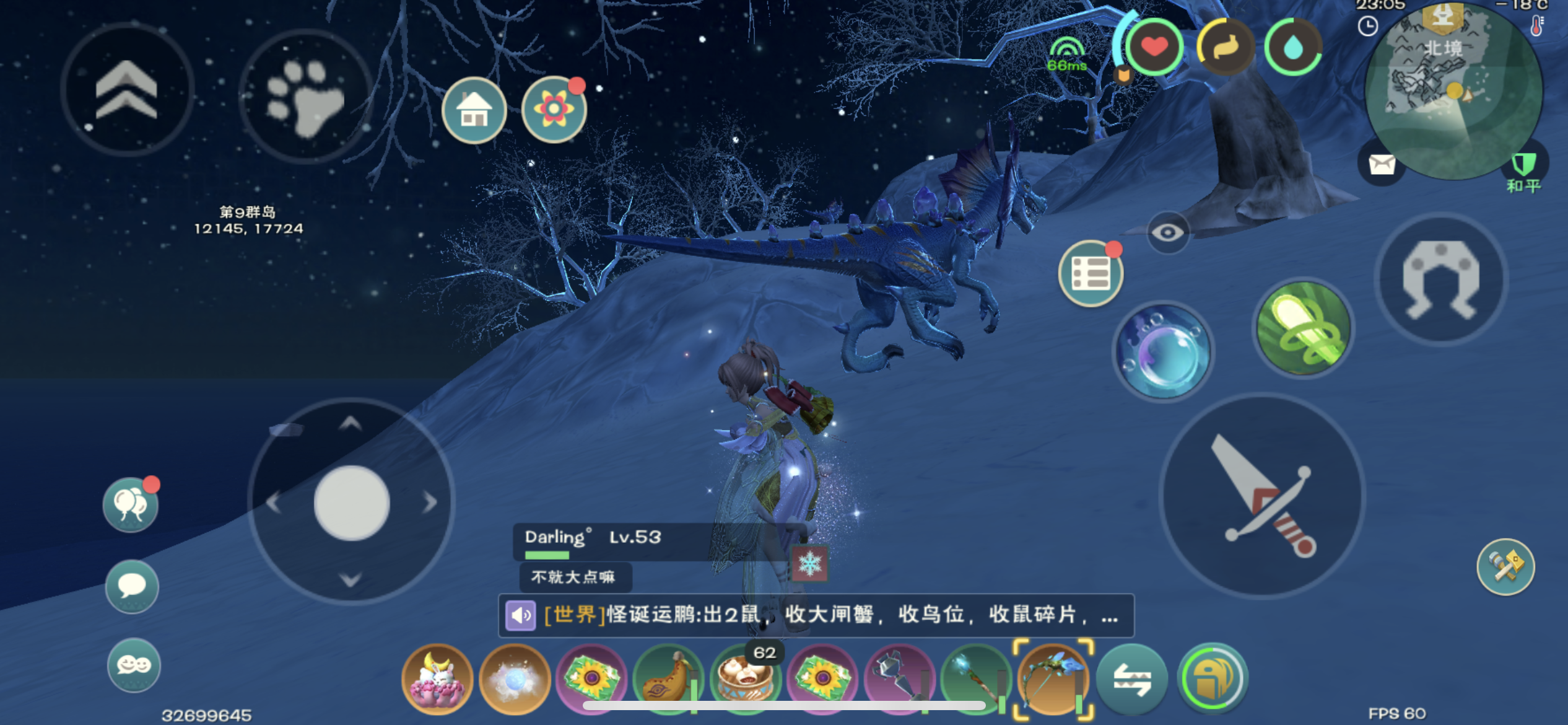This screenshot has height=725, width=1568.
Task: Open the task list button
Action: tap(1090, 273)
